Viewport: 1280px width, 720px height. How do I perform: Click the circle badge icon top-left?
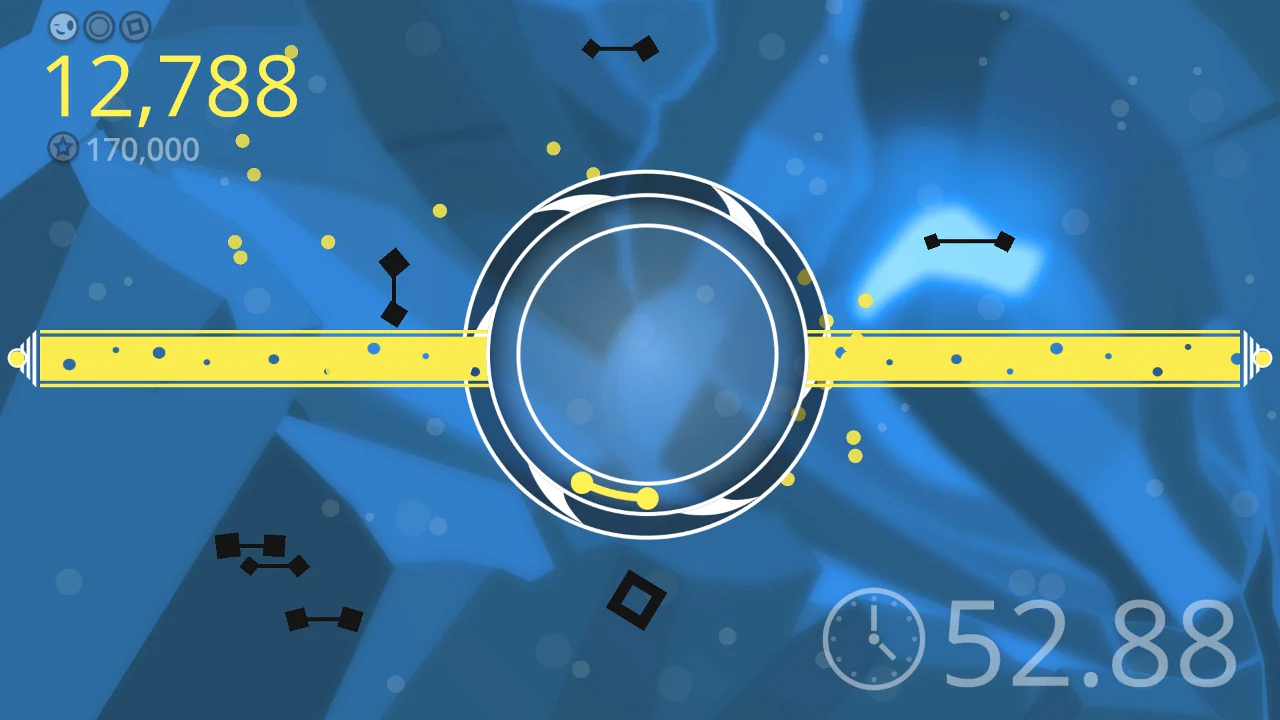(x=99, y=27)
